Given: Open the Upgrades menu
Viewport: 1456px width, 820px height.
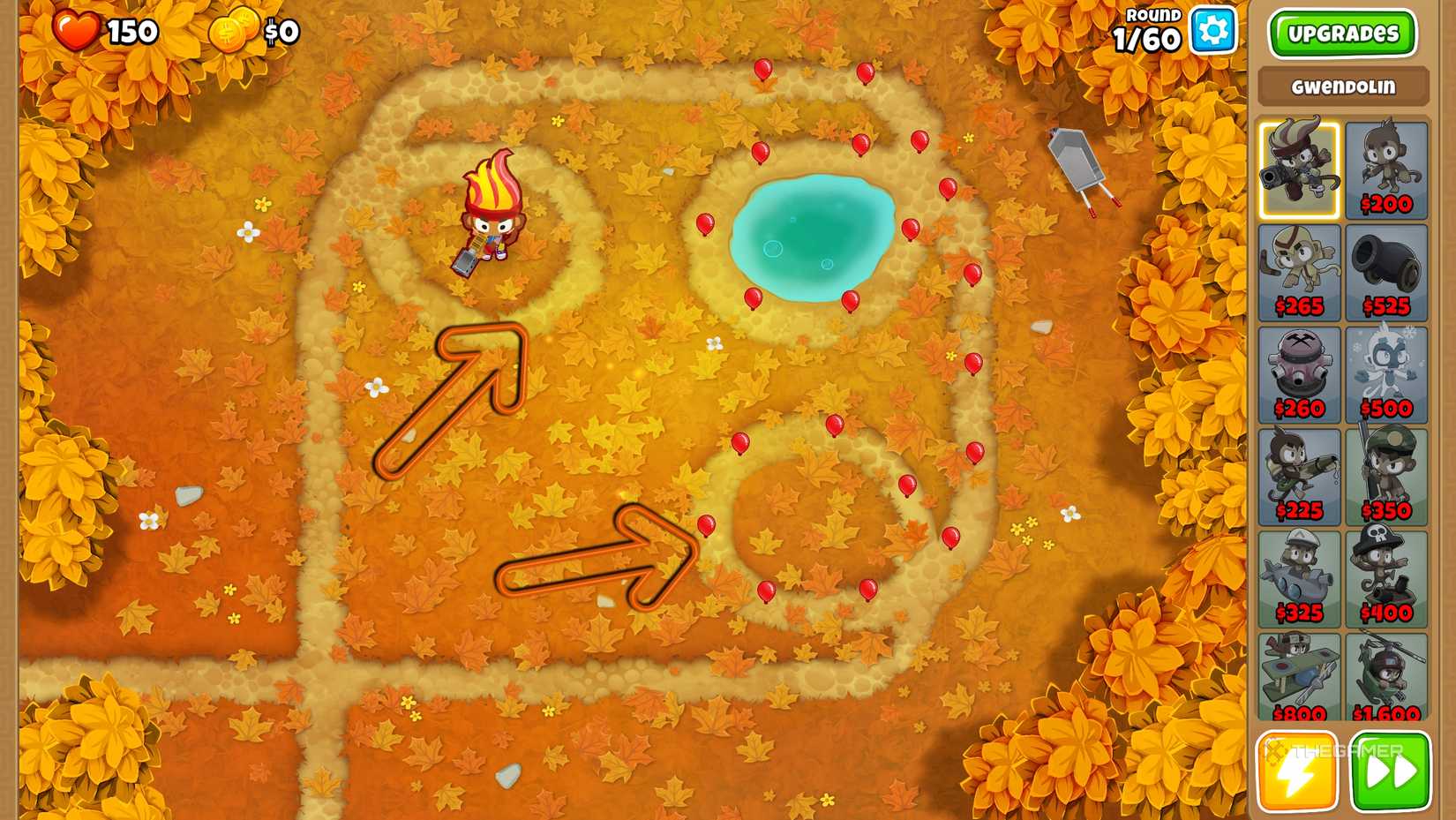Looking at the screenshot, I should (x=1341, y=34).
